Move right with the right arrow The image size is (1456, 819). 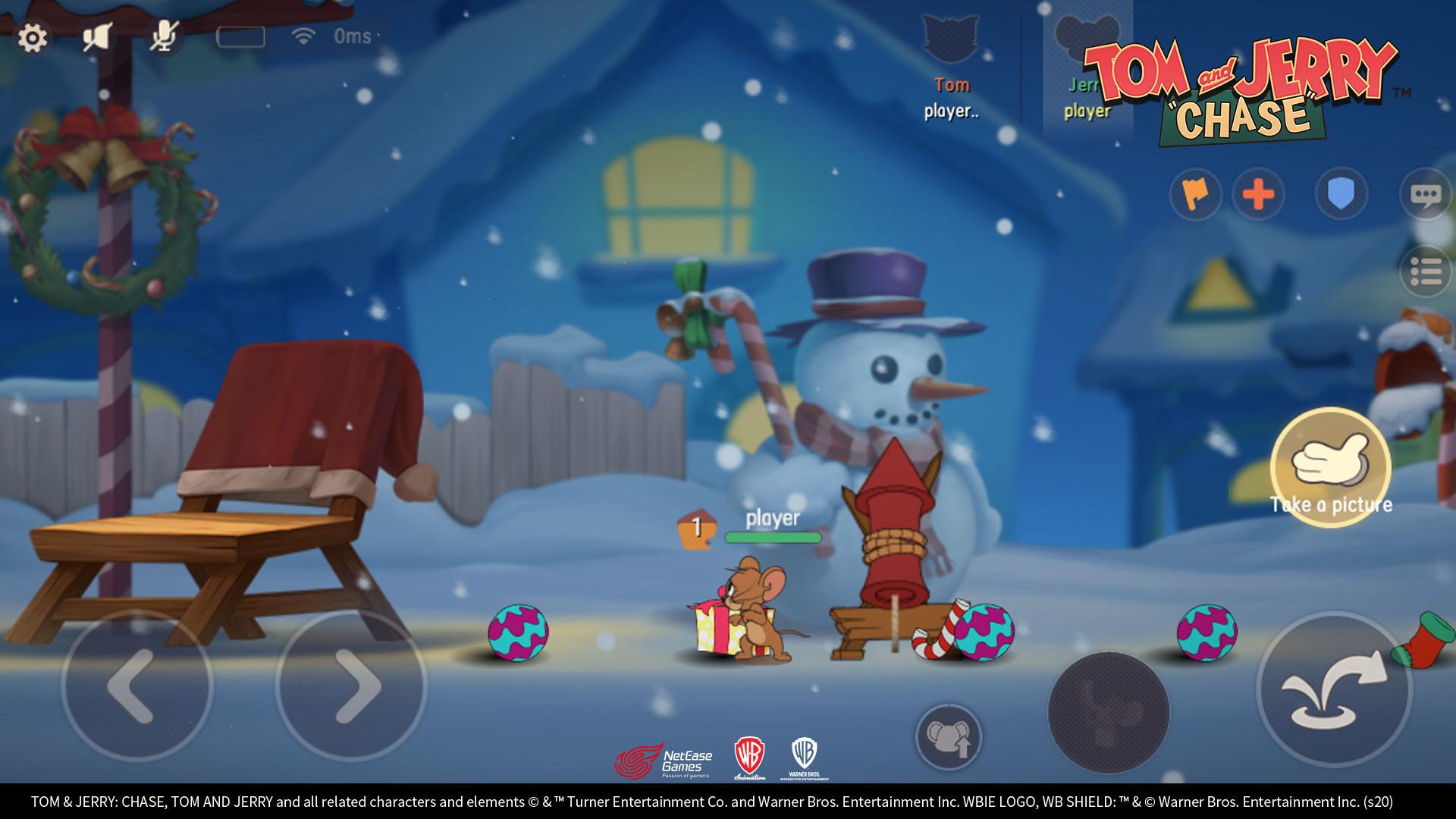[x=352, y=686]
